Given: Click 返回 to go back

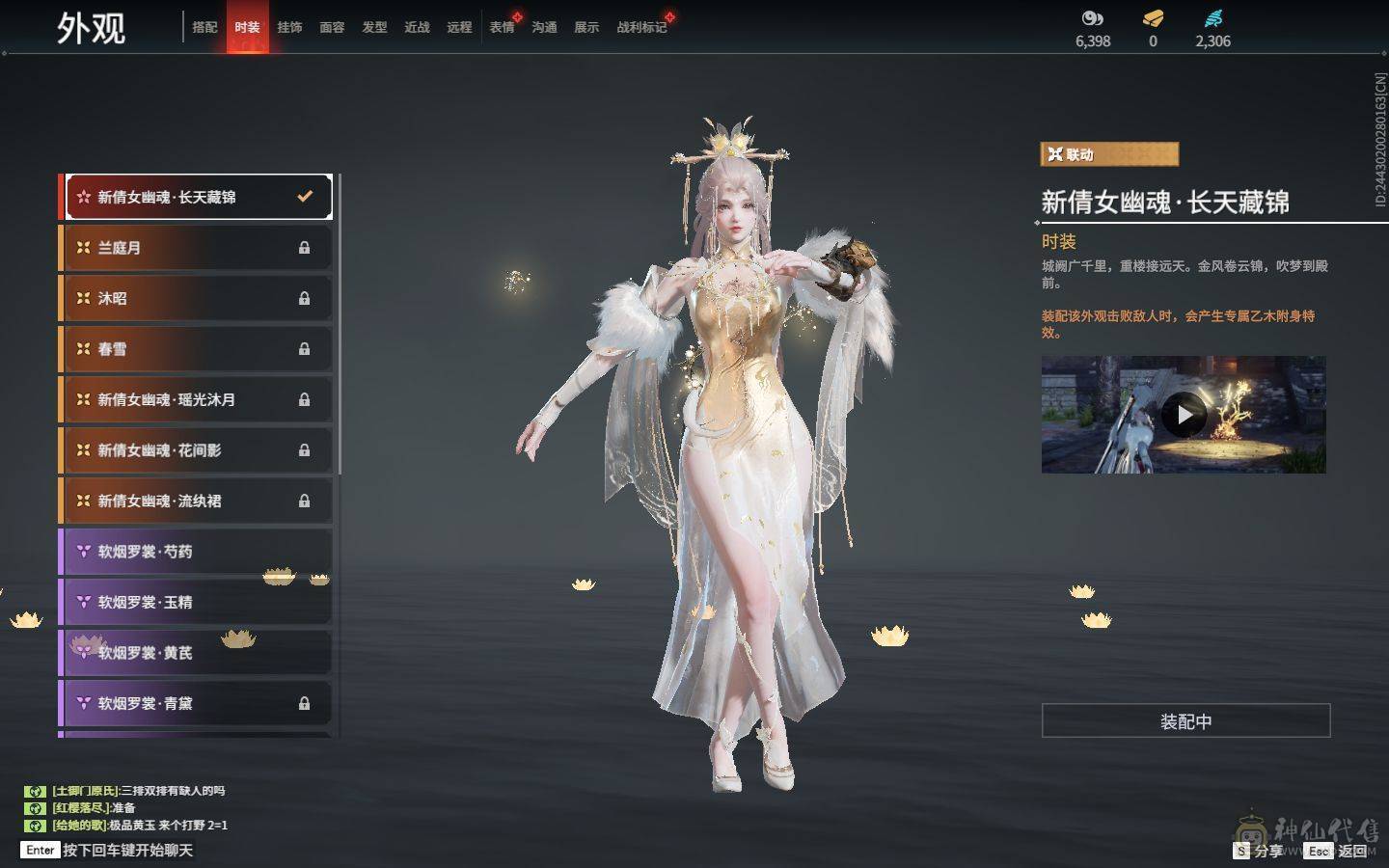Looking at the screenshot, I should 1354,851.
